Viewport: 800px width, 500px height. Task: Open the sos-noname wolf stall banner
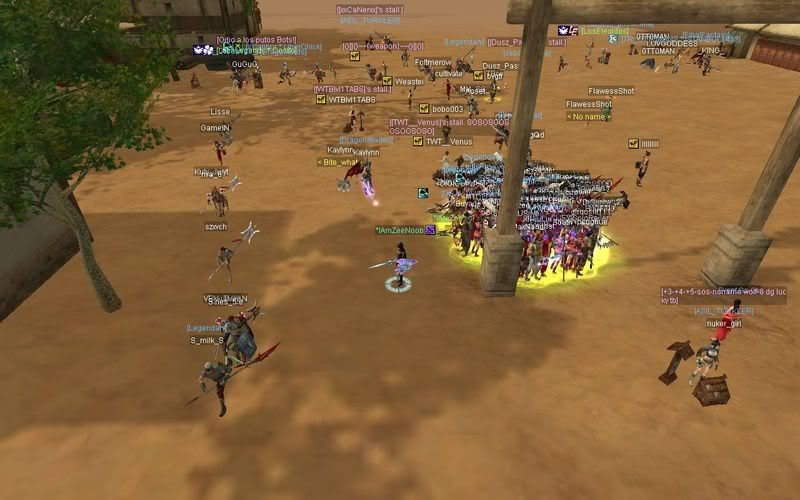[723, 295]
